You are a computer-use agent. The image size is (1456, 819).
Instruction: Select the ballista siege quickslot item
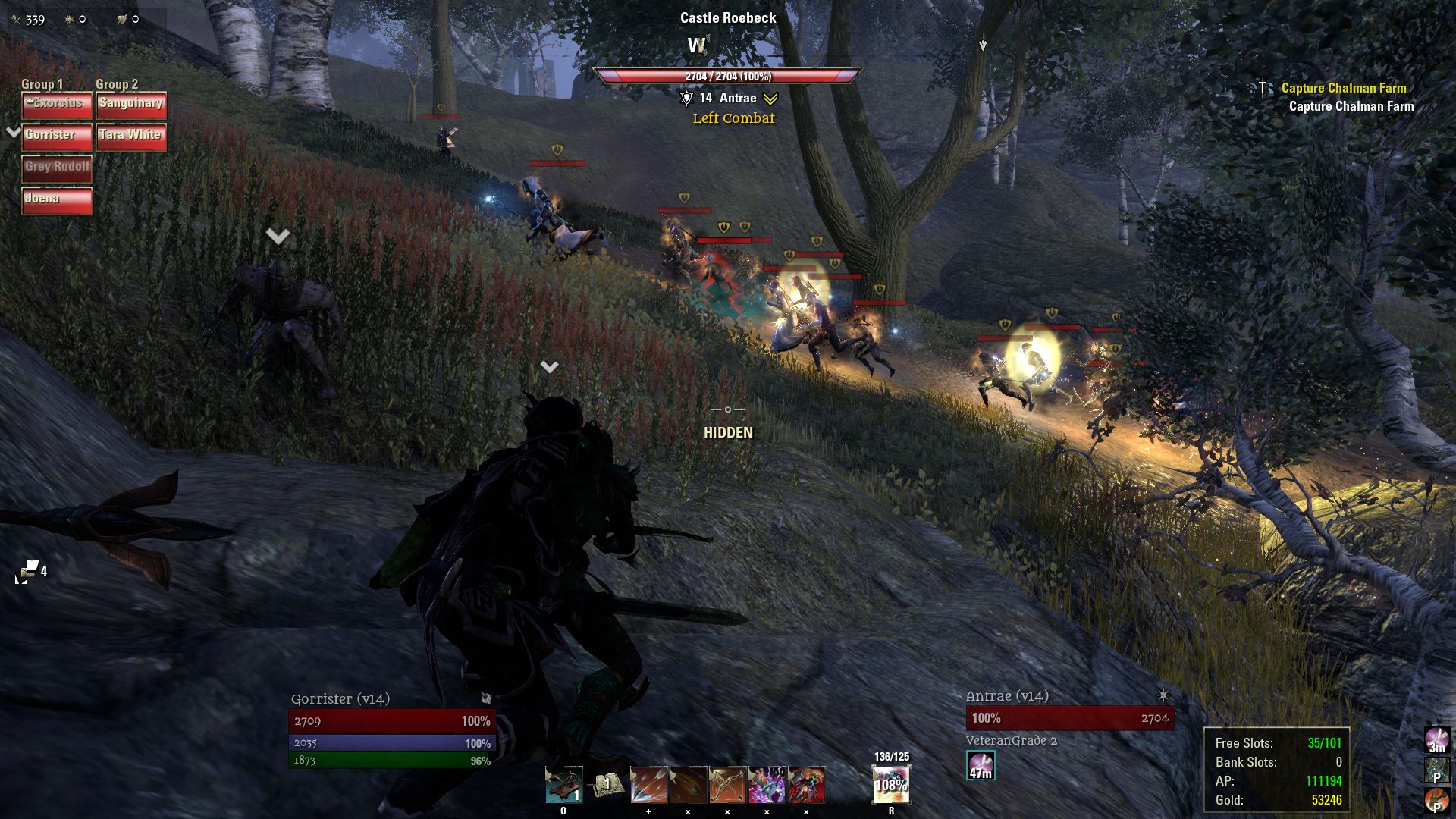pyautogui.click(x=564, y=785)
